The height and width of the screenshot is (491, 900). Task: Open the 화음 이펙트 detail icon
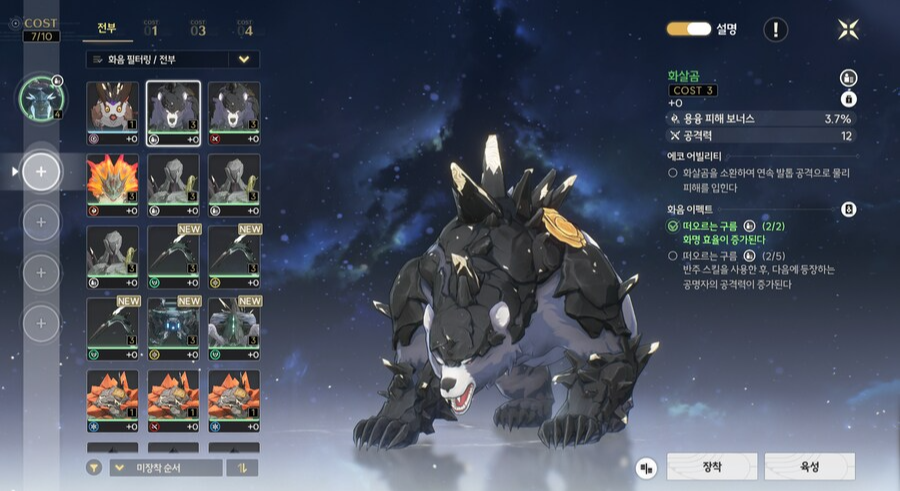(848, 209)
